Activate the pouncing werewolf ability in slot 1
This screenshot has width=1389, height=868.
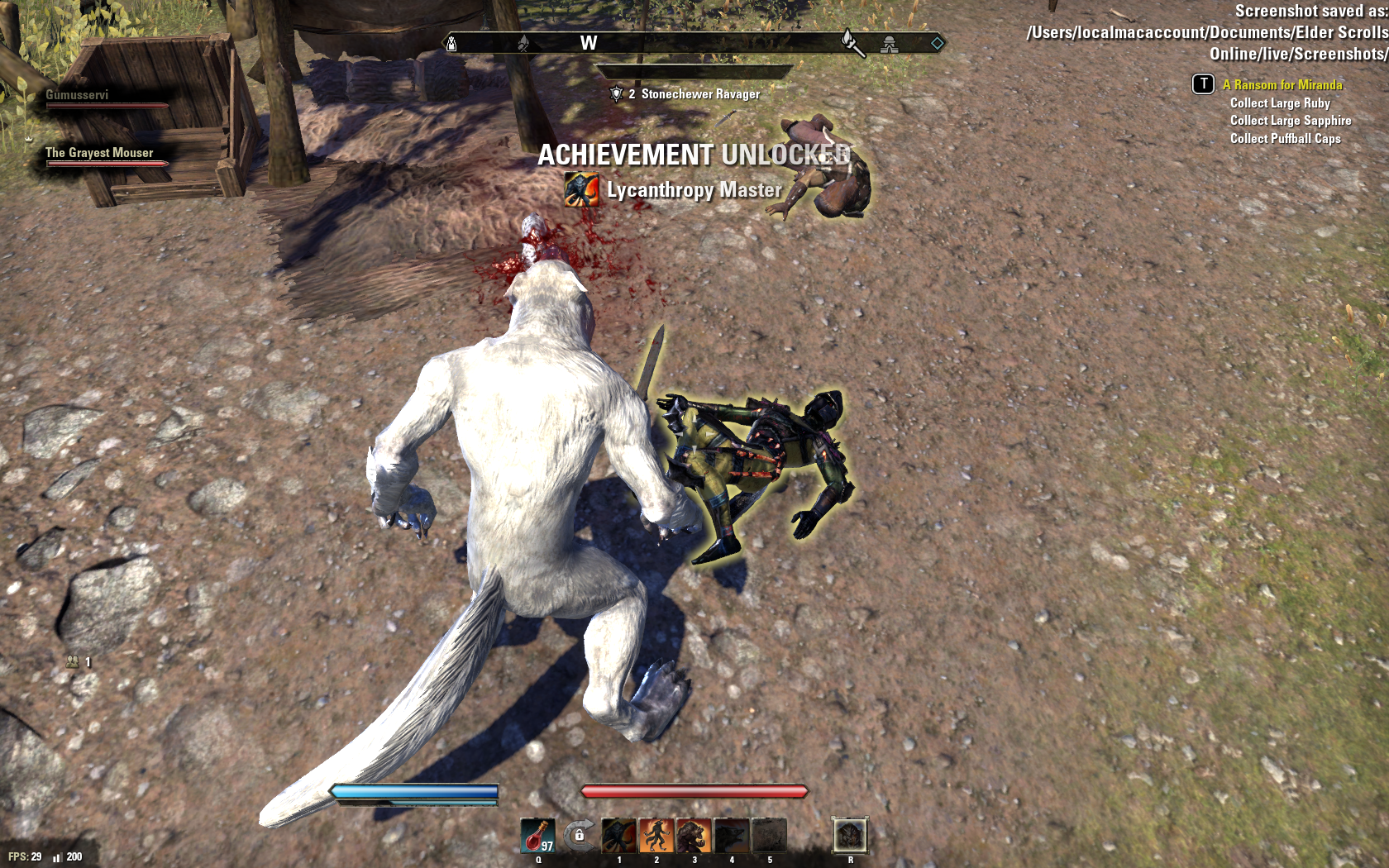point(618,836)
